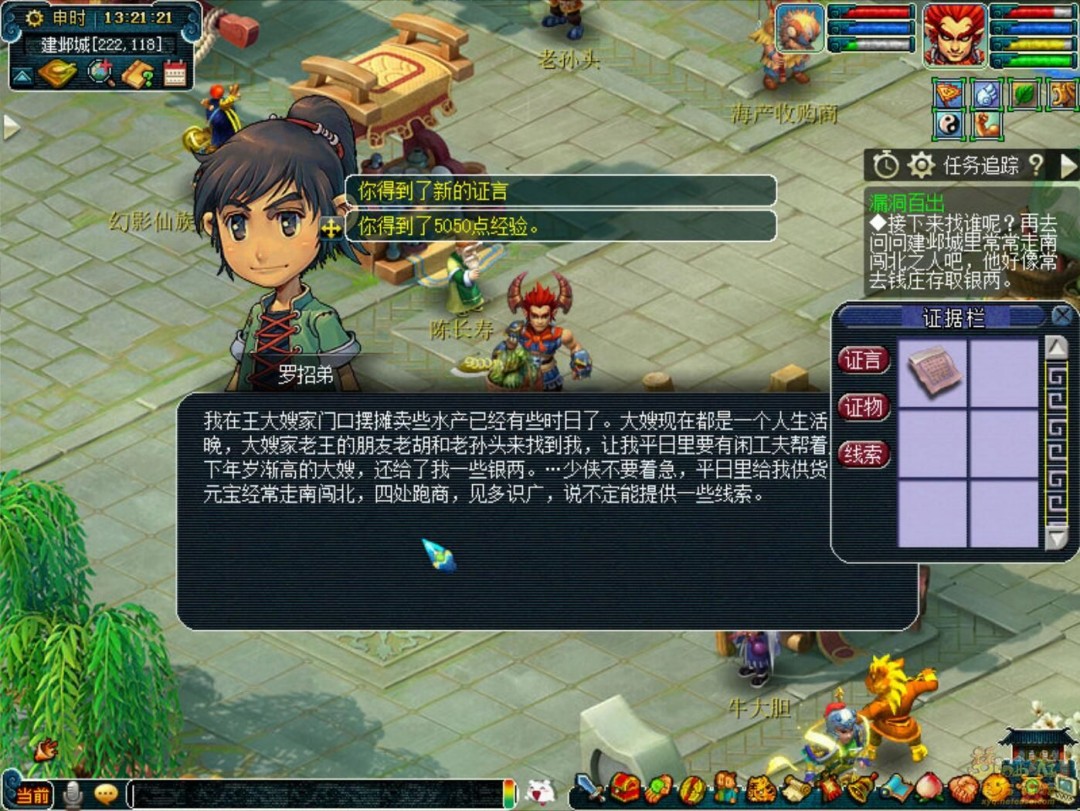Click the golden compass minimap icon
The image size is (1080, 811).
(x=57, y=73)
